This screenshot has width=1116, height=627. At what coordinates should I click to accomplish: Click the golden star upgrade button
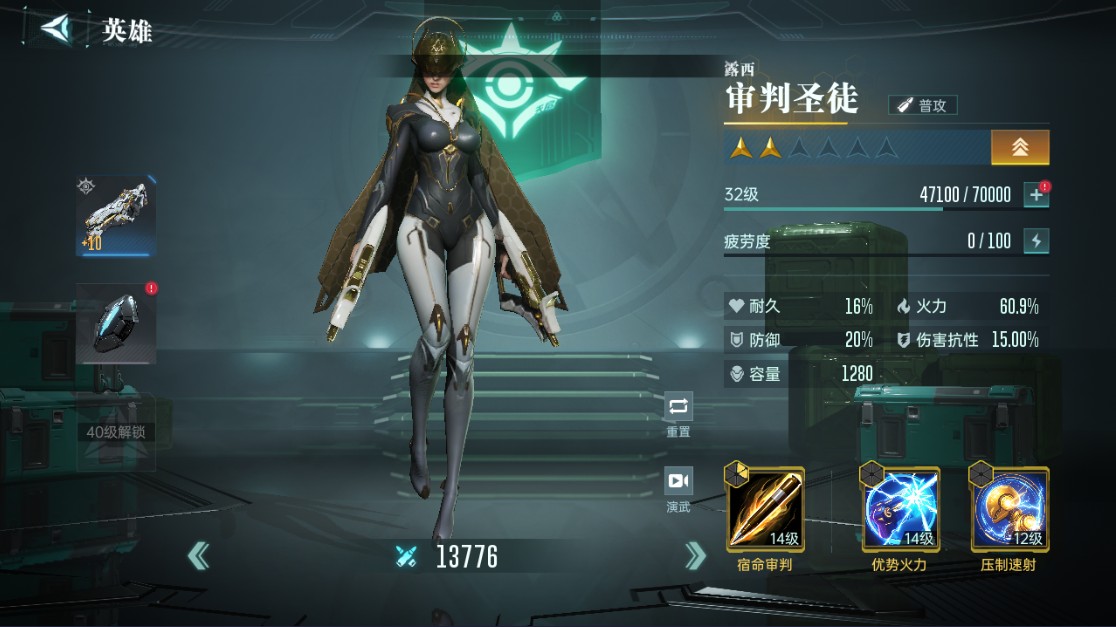click(x=1020, y=147)
